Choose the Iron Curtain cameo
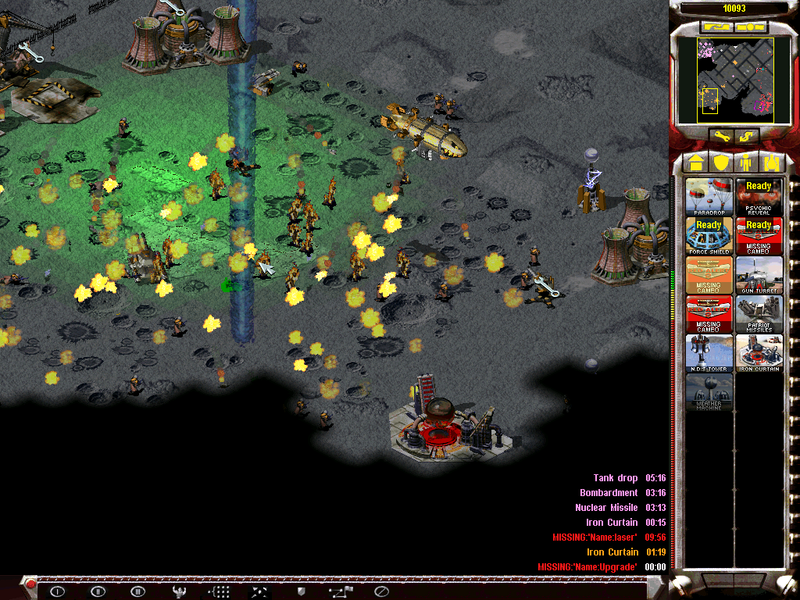This screenshot has height=600, width=800. (x=759, y=353)
